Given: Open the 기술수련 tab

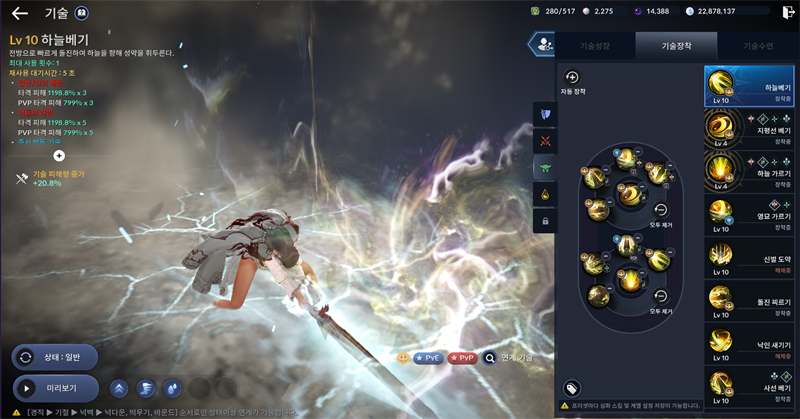Looking at the screenshot, I should (x=757, y=46).
